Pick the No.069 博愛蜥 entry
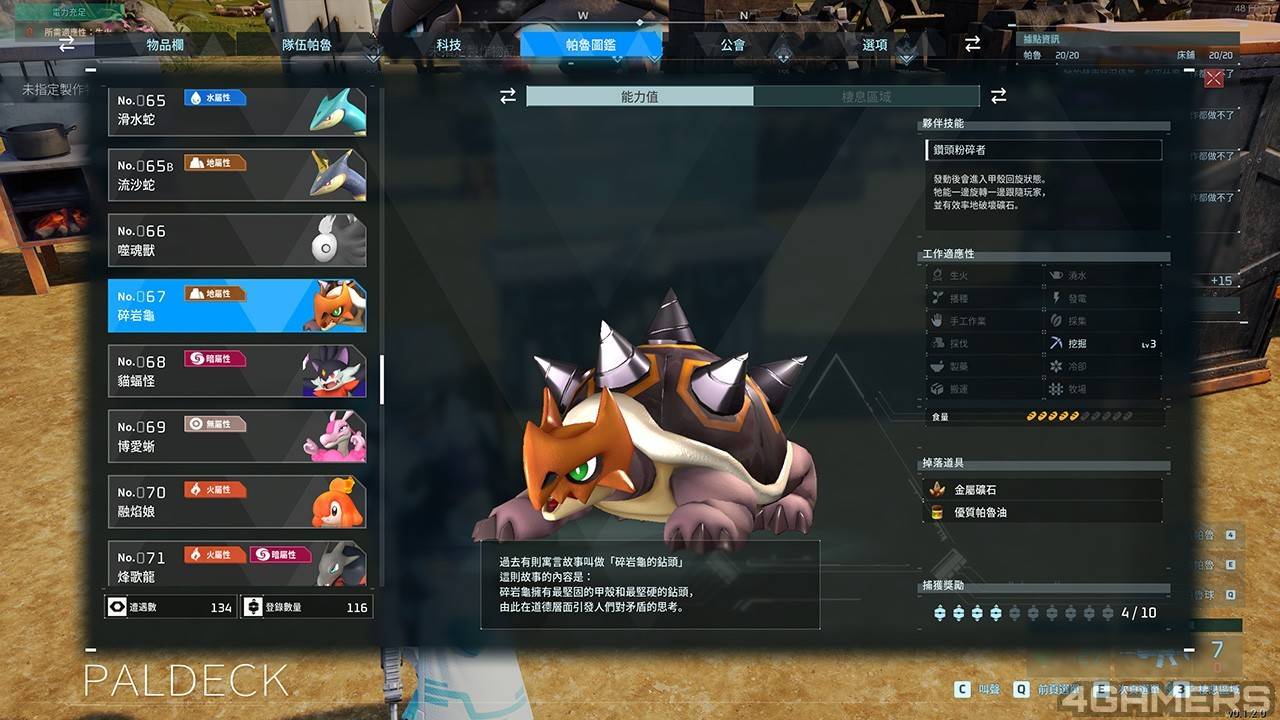The image size is (1280, 720). [x=237, y=436]
